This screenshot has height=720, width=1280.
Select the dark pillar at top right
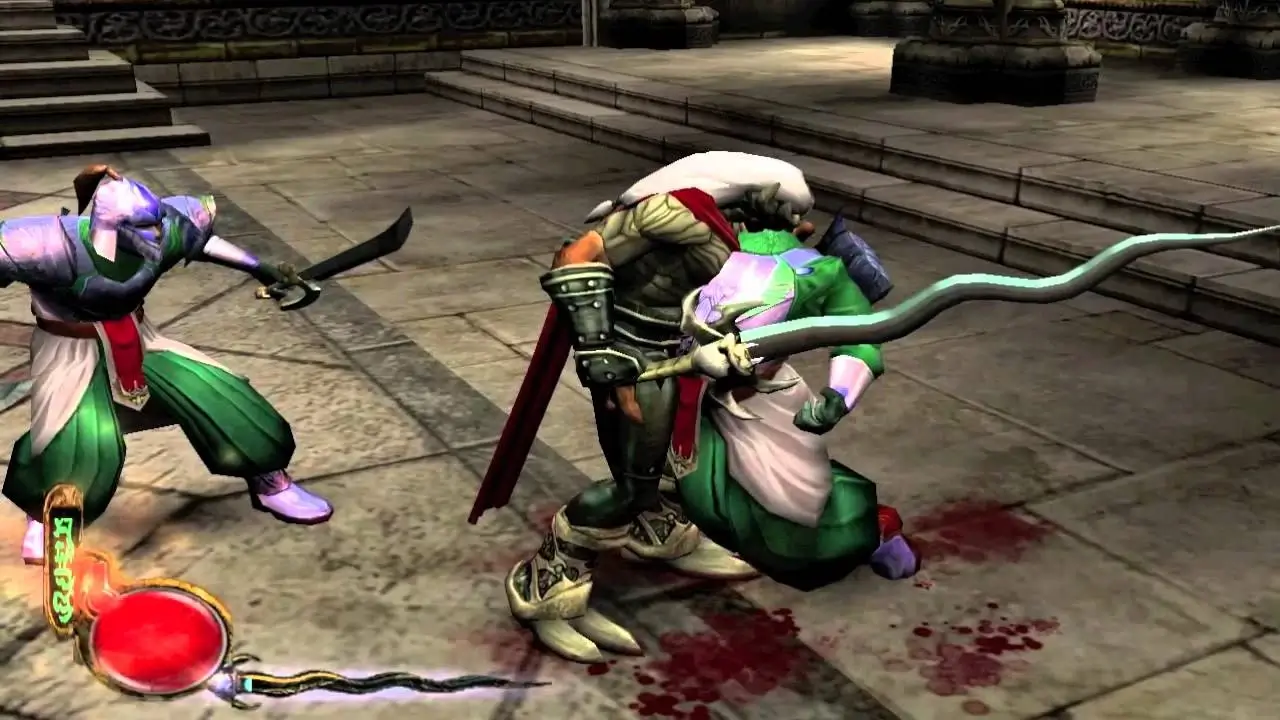pos(1220,30)
